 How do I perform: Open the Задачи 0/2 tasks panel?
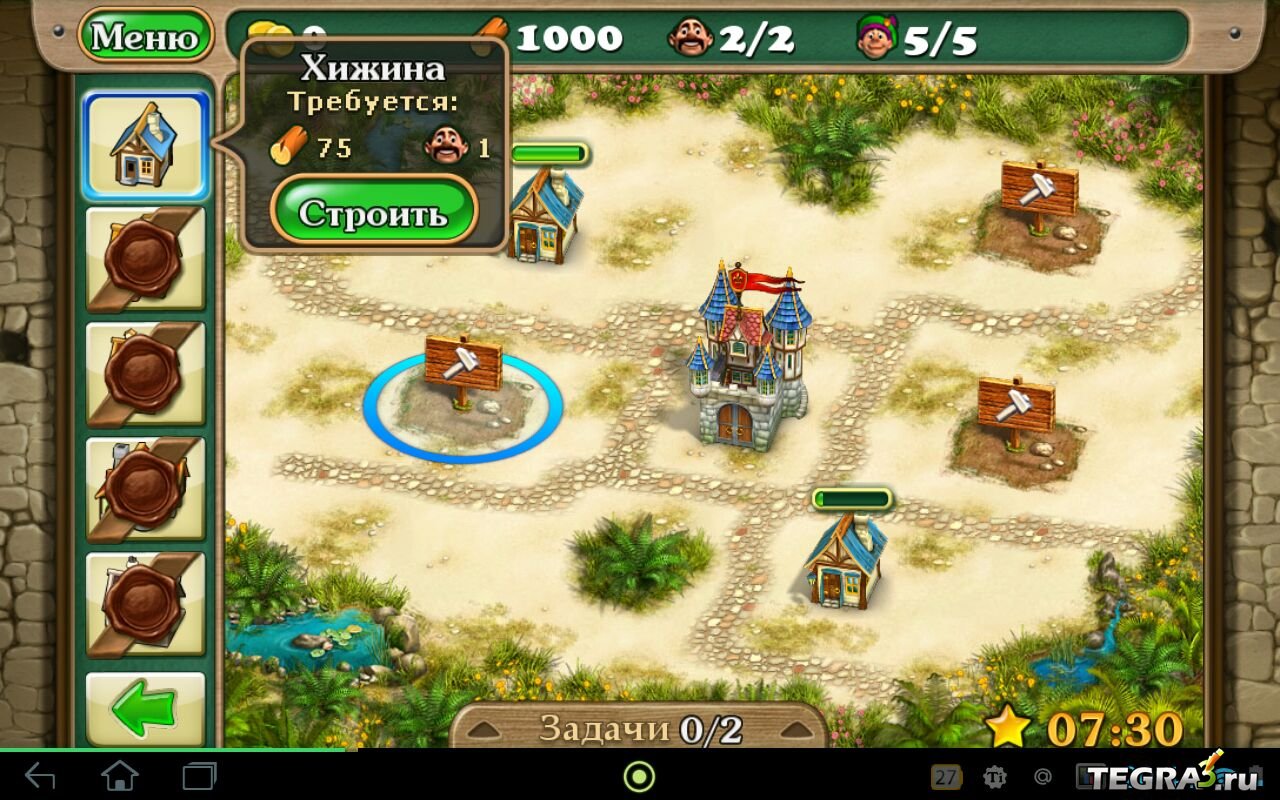640,728
